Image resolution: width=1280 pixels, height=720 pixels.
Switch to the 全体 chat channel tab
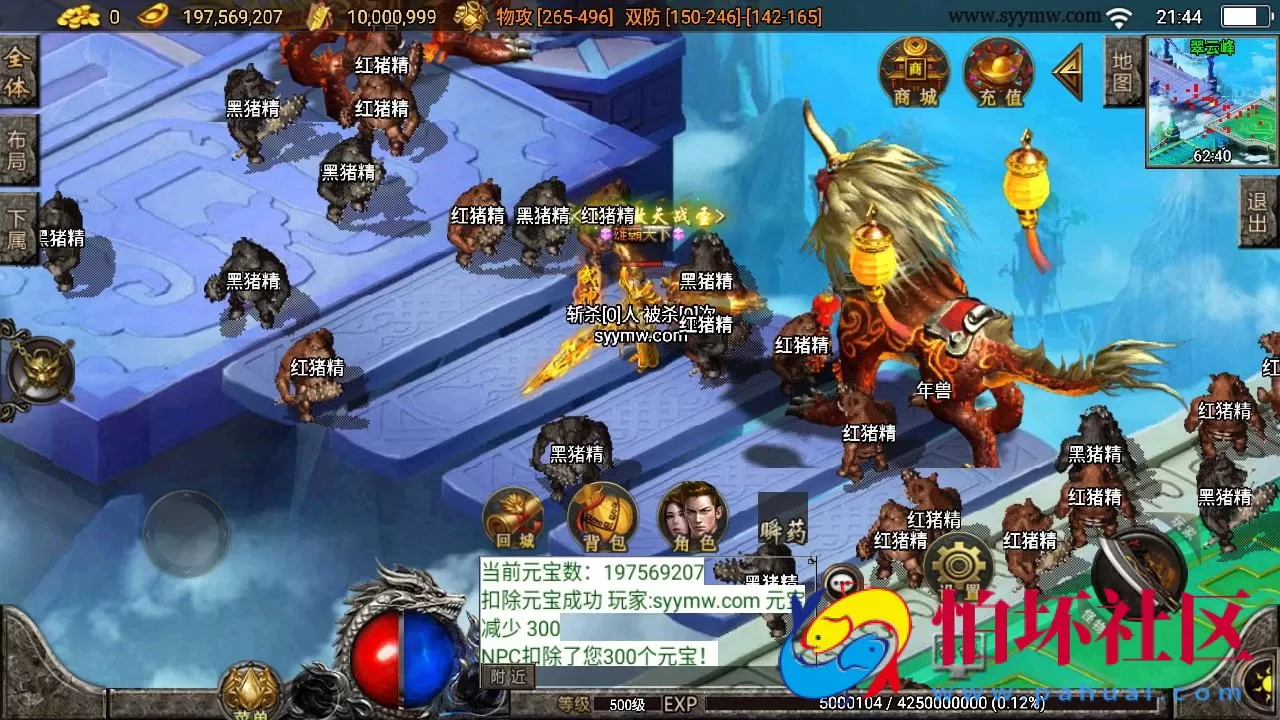click(17, 72)
